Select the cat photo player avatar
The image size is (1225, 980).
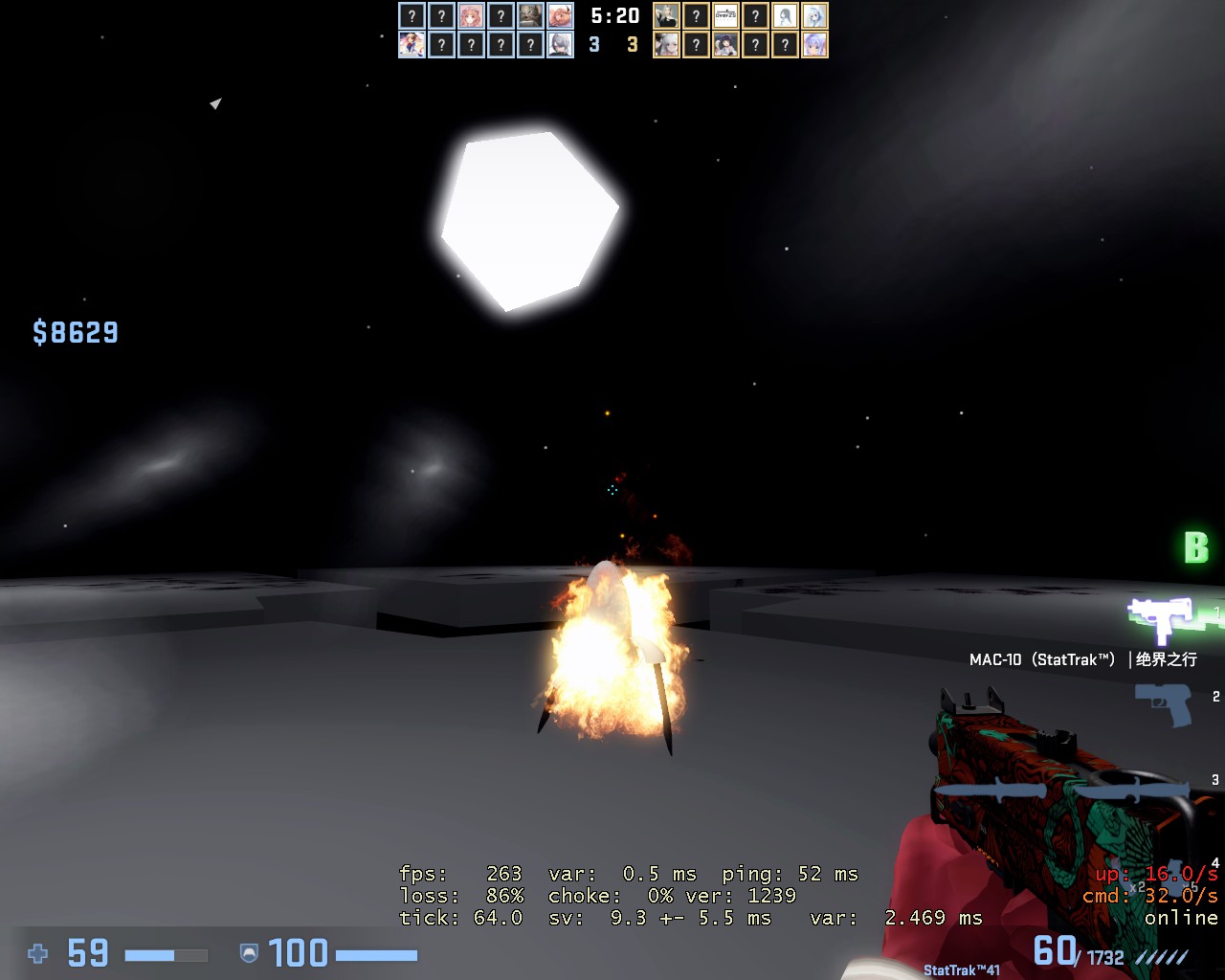(530, 16)
